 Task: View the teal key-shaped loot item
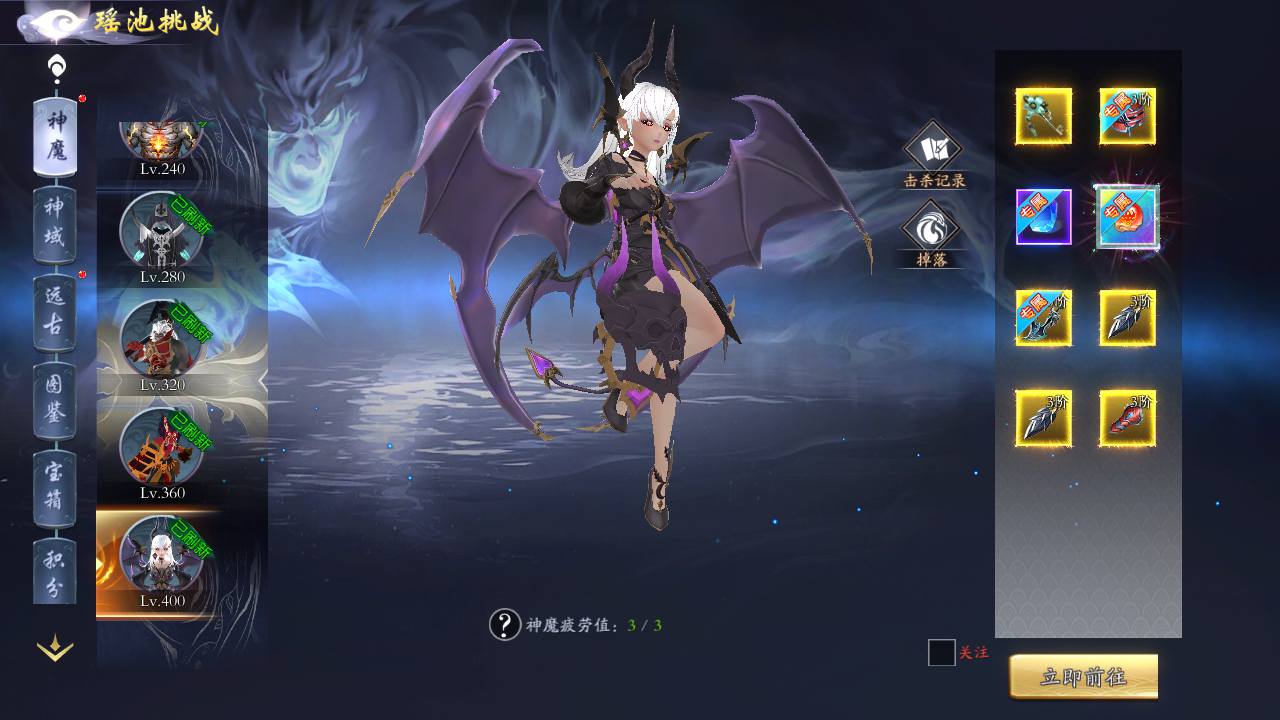coord(1043,116)
